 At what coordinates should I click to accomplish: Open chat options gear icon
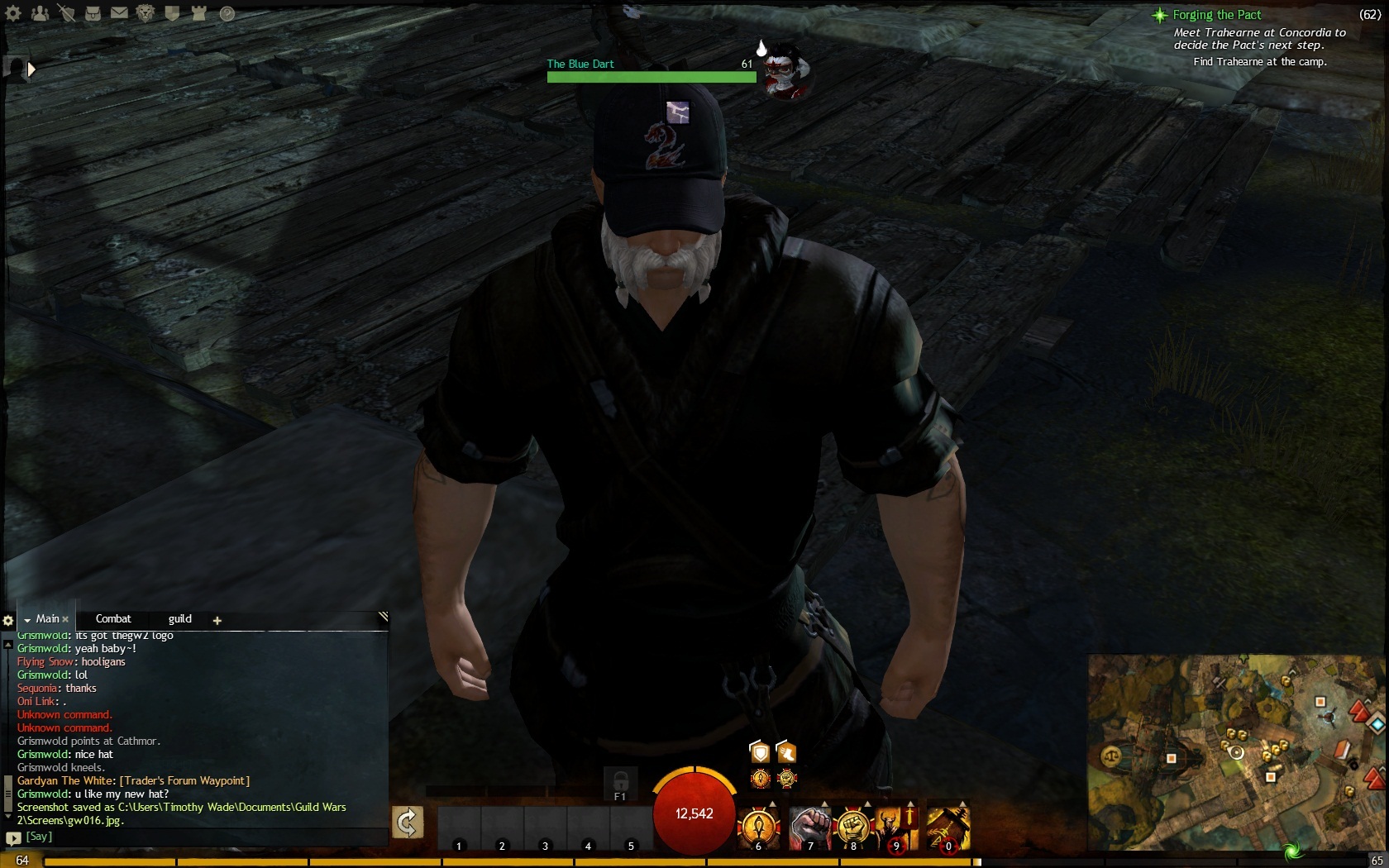pyautogui.click(x=8, y=620)
